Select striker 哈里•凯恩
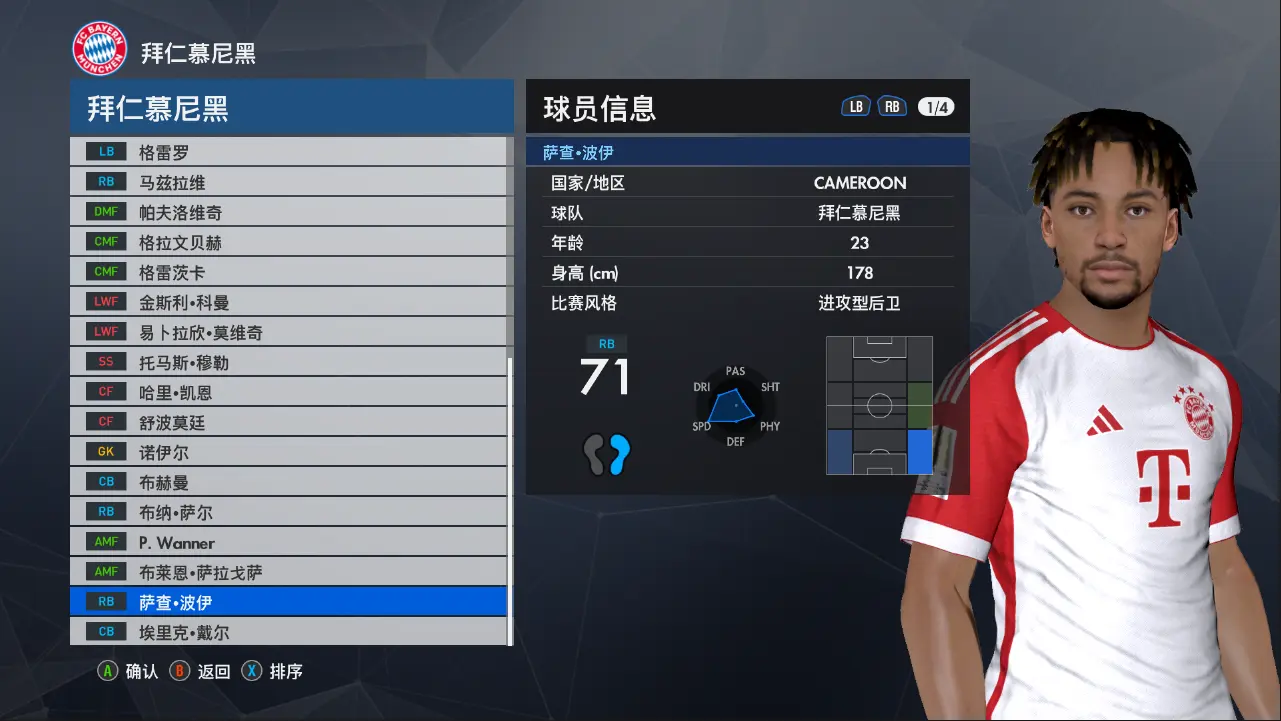The width and height of the screenshot is (1281, 721). [288, 392]
